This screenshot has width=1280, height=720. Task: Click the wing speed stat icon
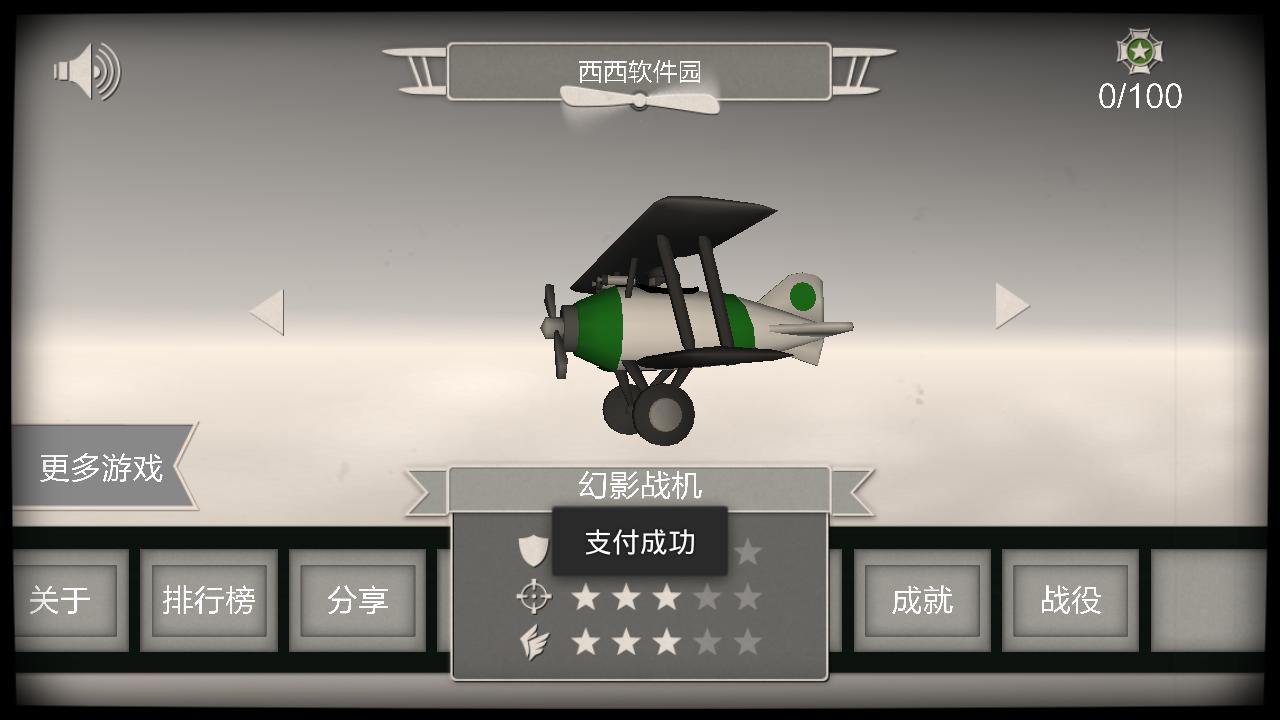(533, 643)
